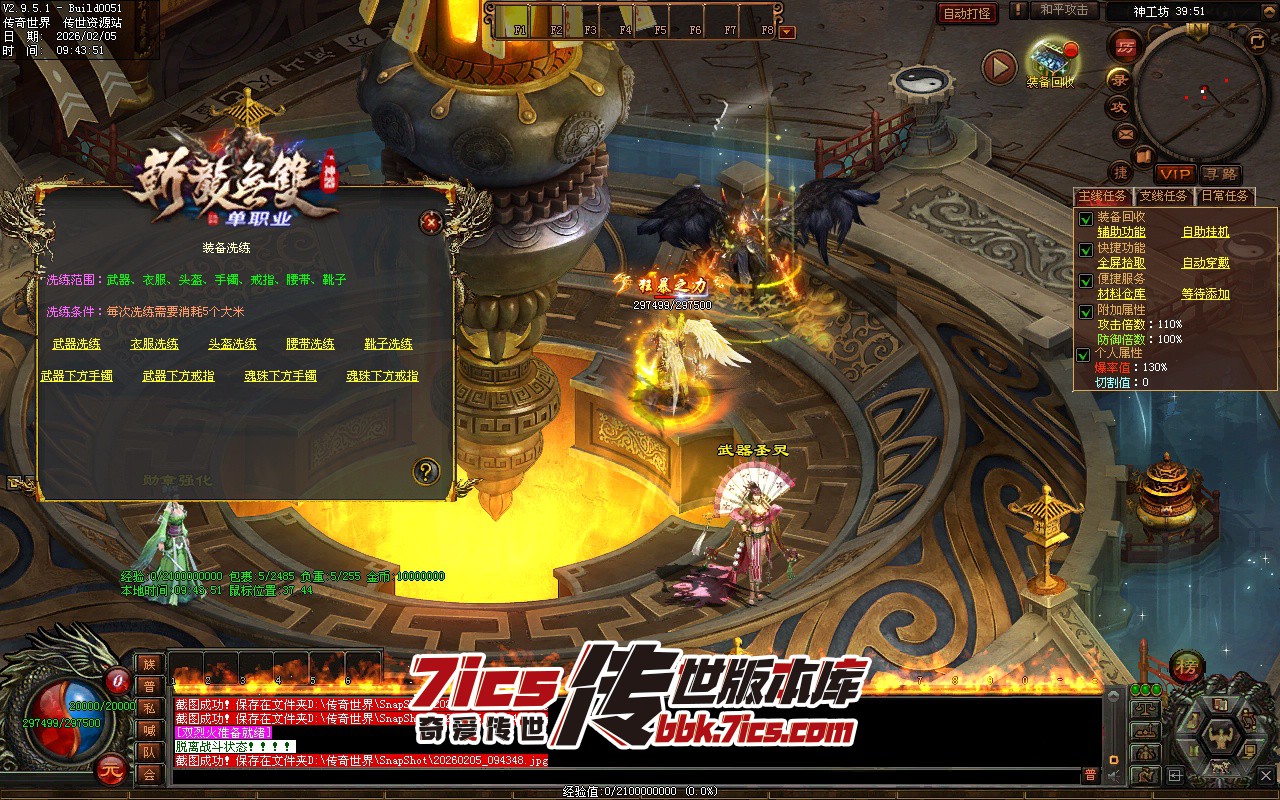Click the round play arrow button
Viewport: 1280px width, 800px height.
(999, 67)
